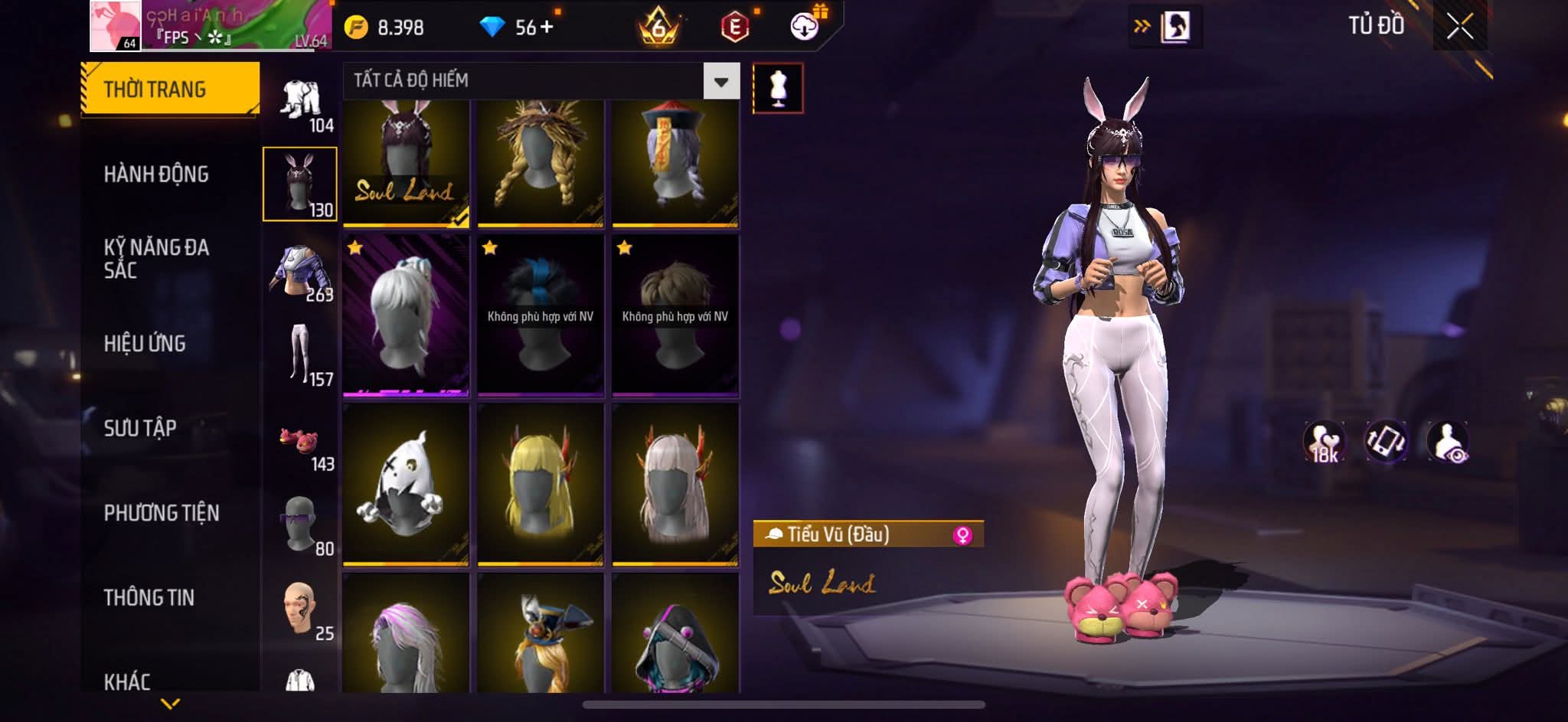Open the Hiệu Ứng section
This screenshot has width=1568, height=722.
145,344
